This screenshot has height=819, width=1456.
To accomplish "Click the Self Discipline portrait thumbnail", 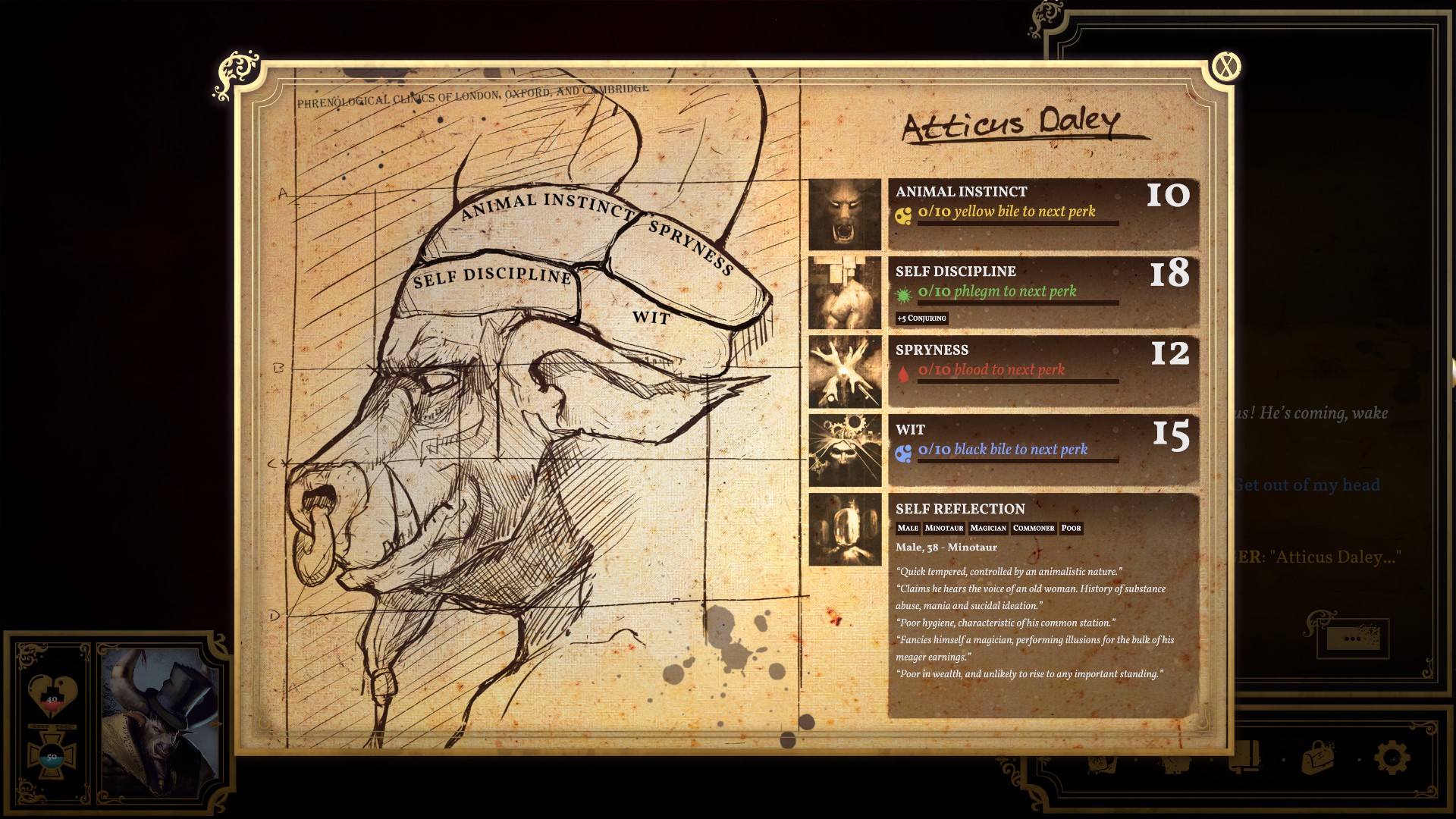I will pos(845,293).
